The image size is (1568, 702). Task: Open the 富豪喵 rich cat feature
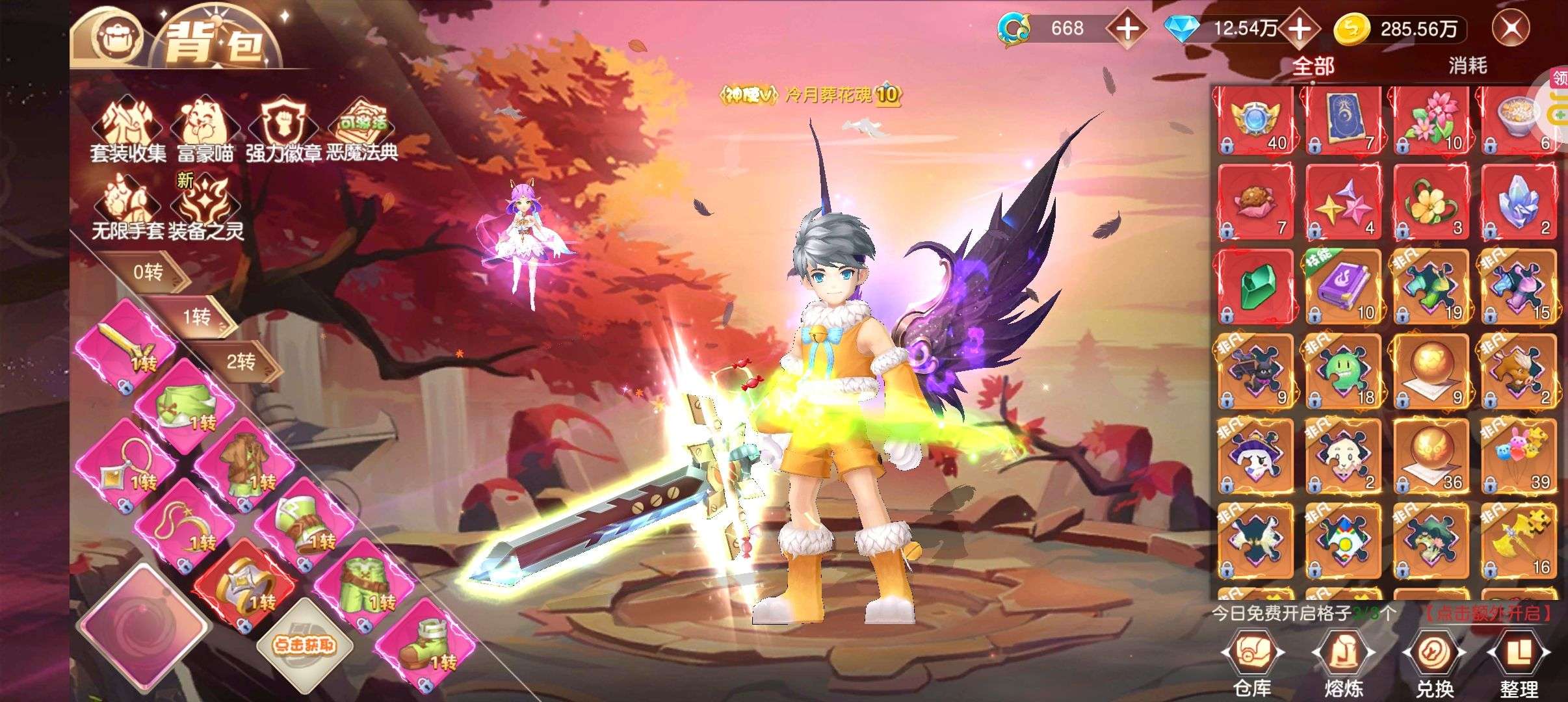click(205, 130)
